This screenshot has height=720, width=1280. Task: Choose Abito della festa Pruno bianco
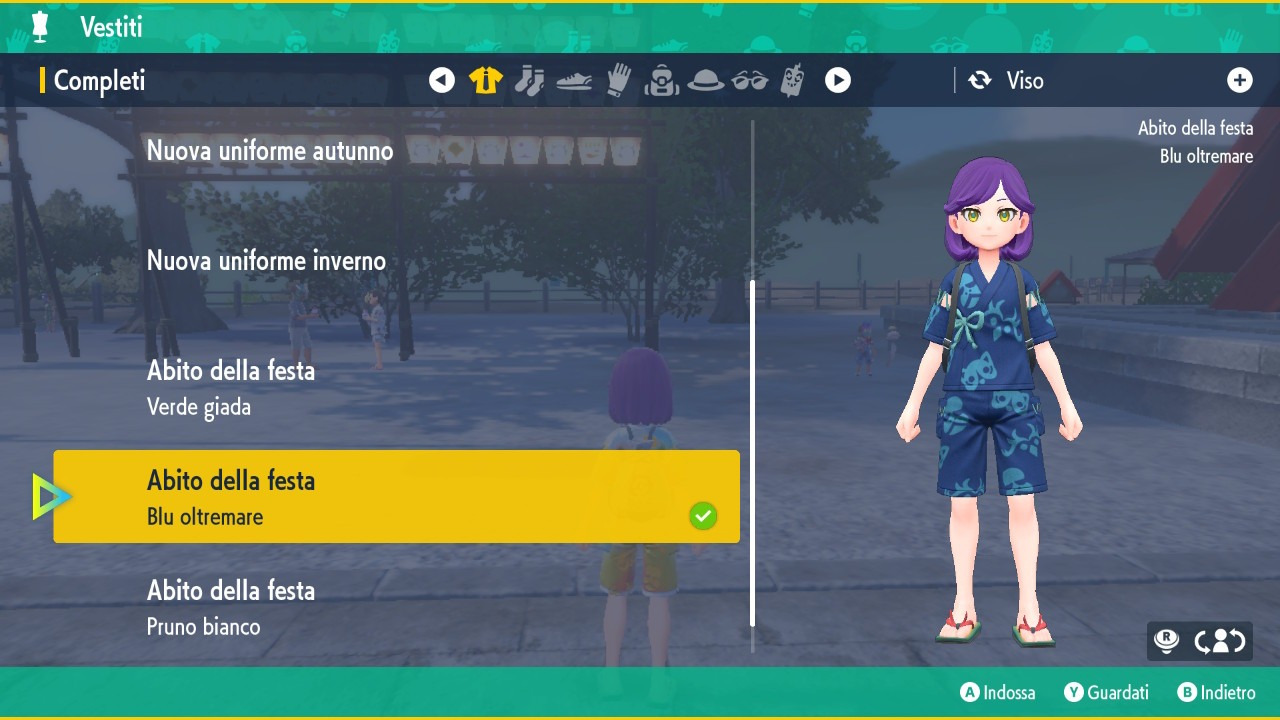click(231, 607)
